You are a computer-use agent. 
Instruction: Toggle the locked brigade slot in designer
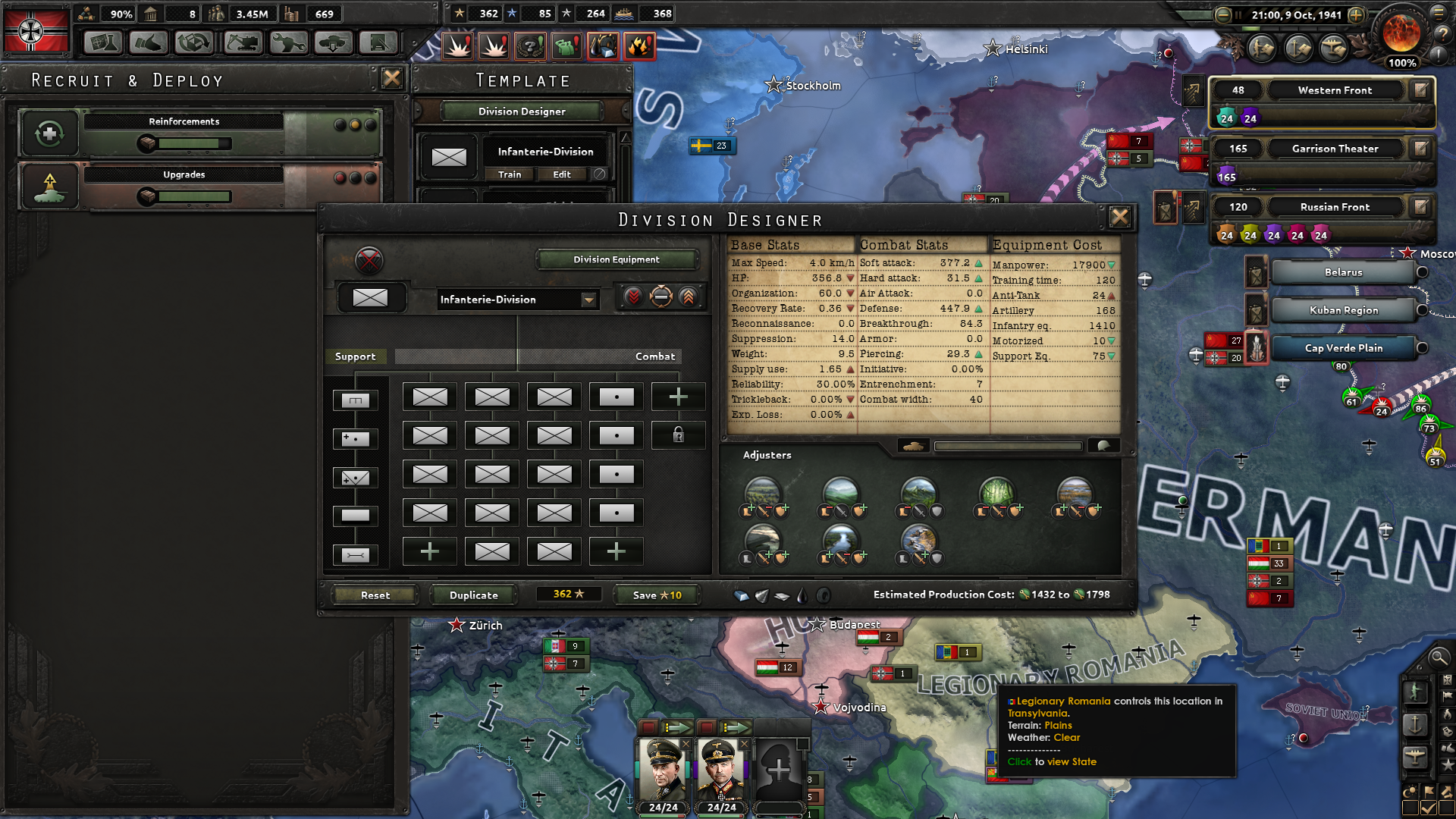[679, 435]
